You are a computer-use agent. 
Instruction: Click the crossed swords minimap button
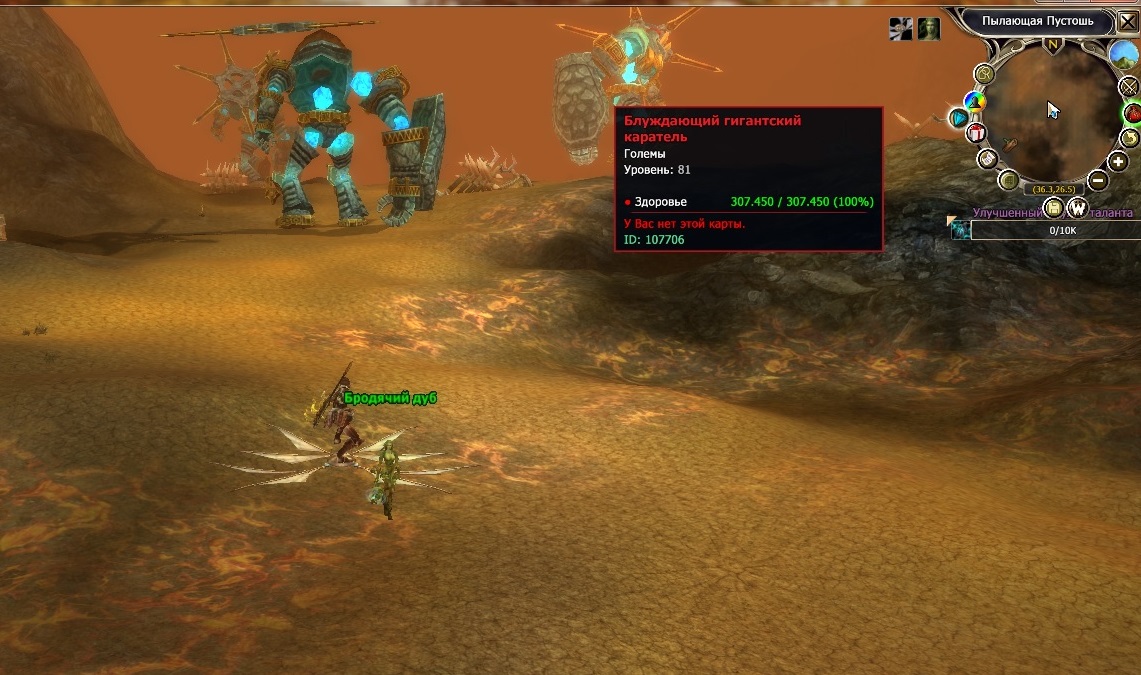point(1131,88)
